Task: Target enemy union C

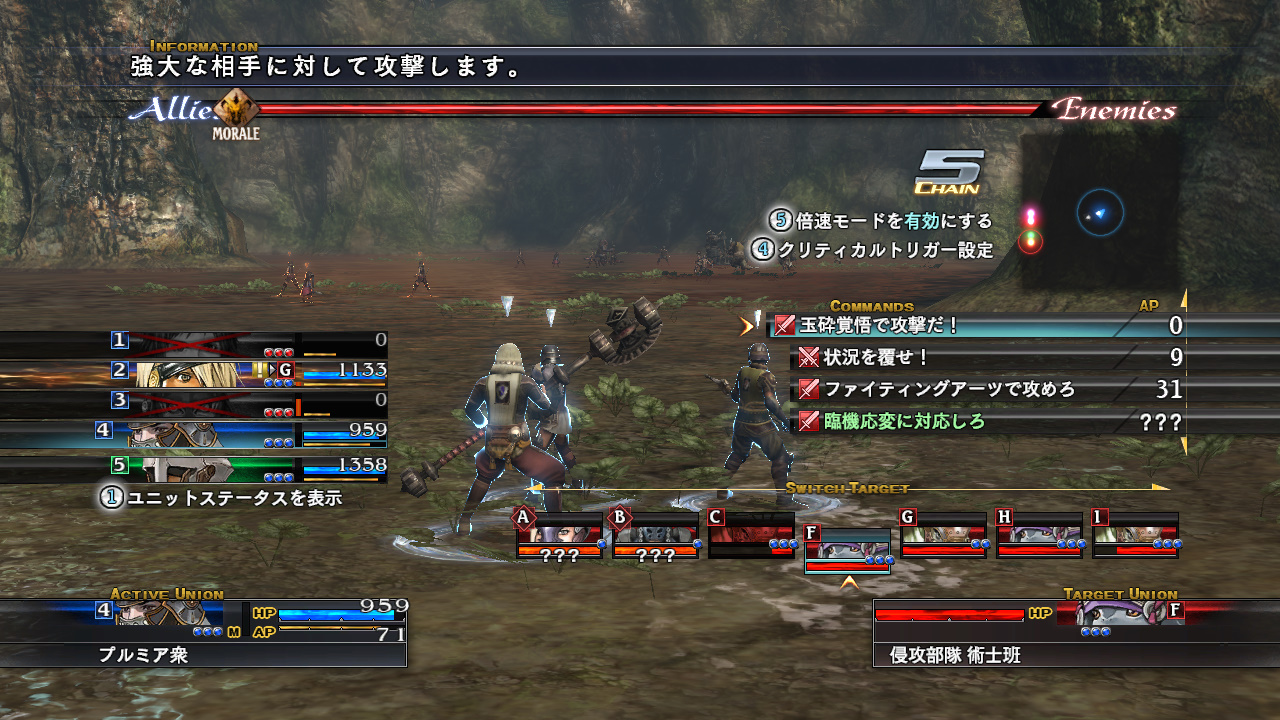Action: 751,535
